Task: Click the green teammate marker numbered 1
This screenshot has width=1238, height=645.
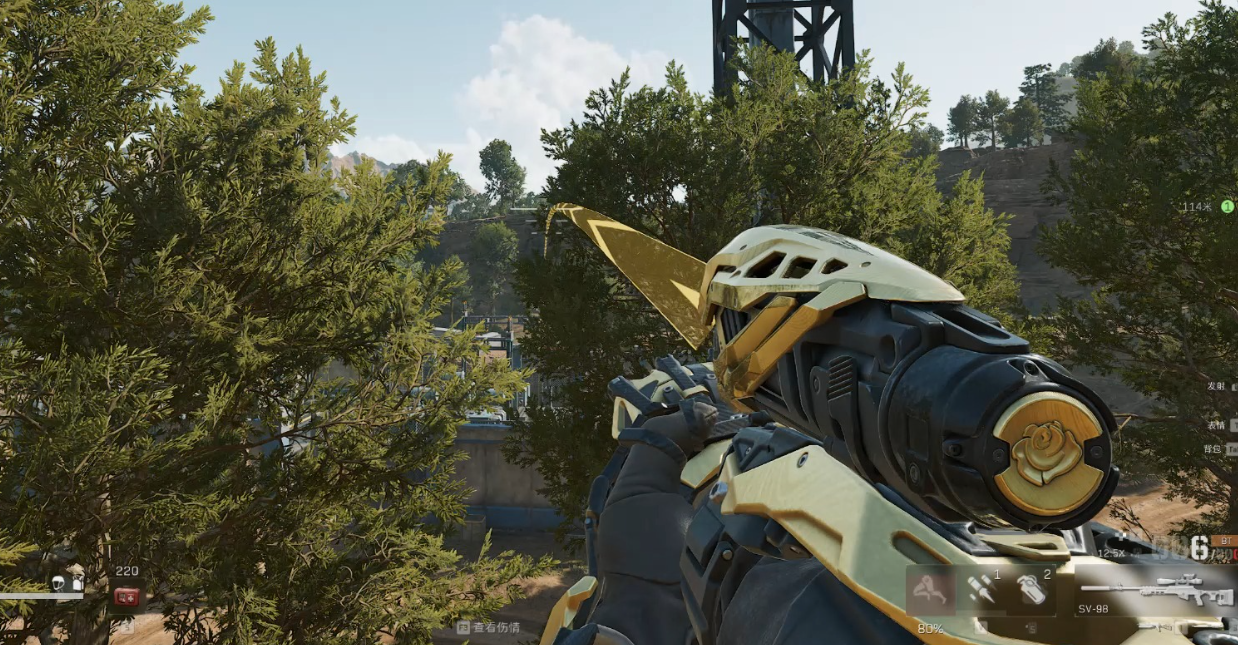Action: 1226,207
